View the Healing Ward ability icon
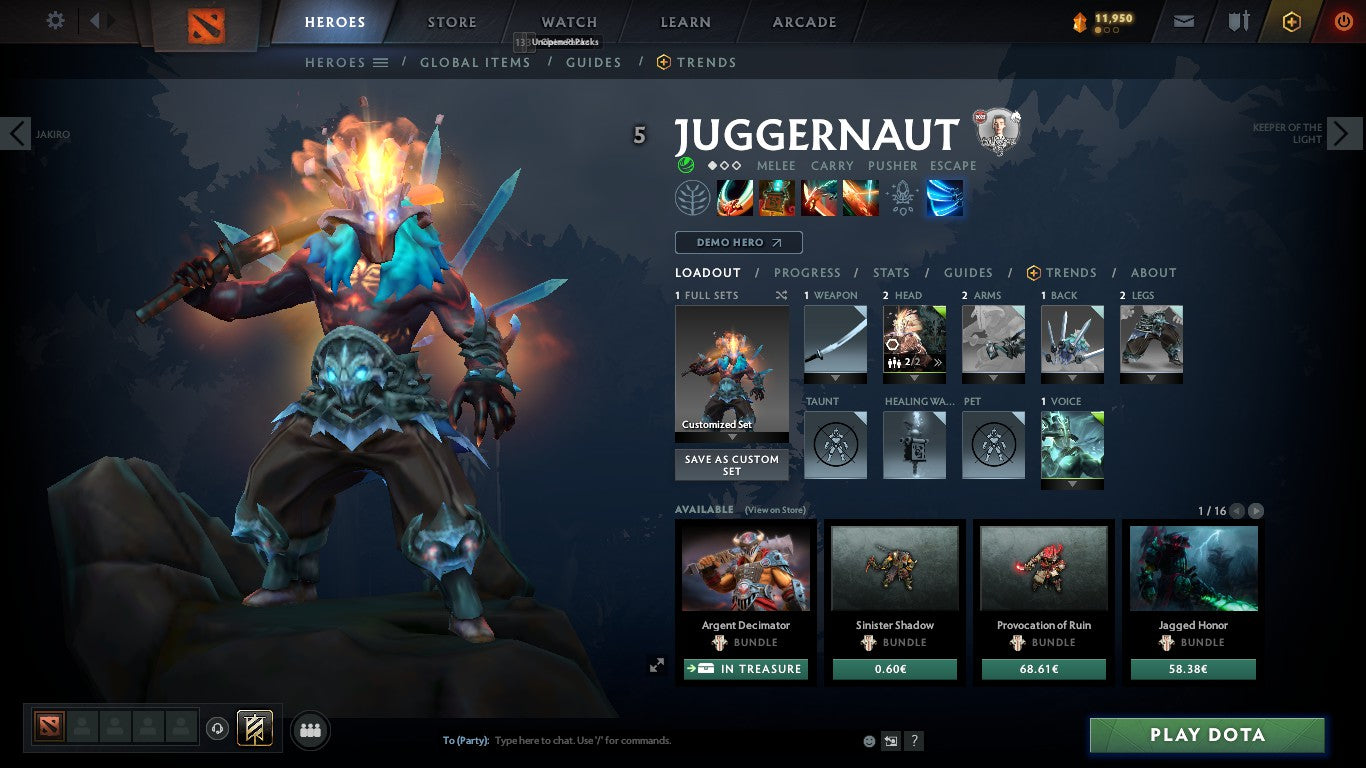 coord(776,197)
